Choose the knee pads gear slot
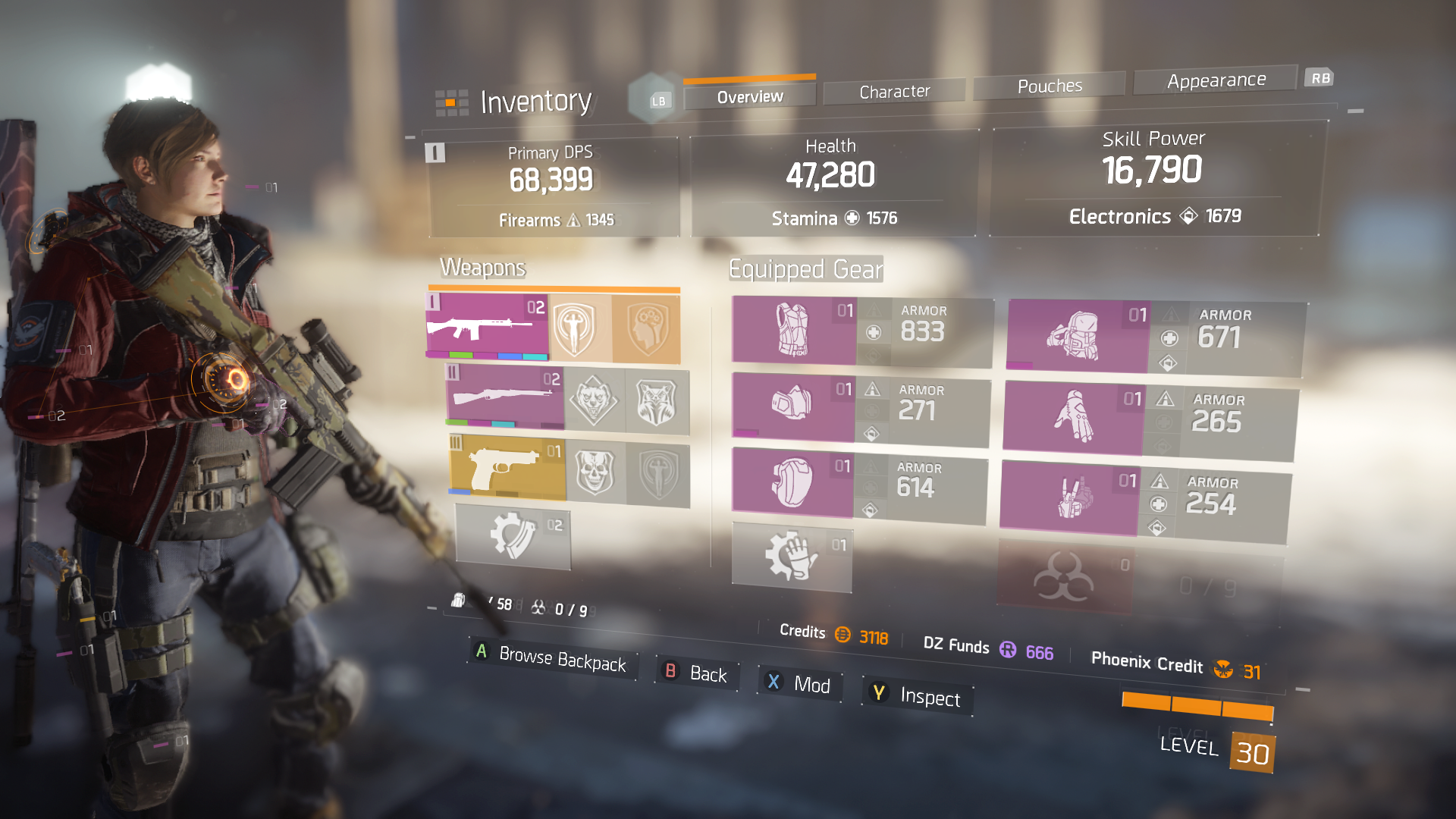 point(792,482)
